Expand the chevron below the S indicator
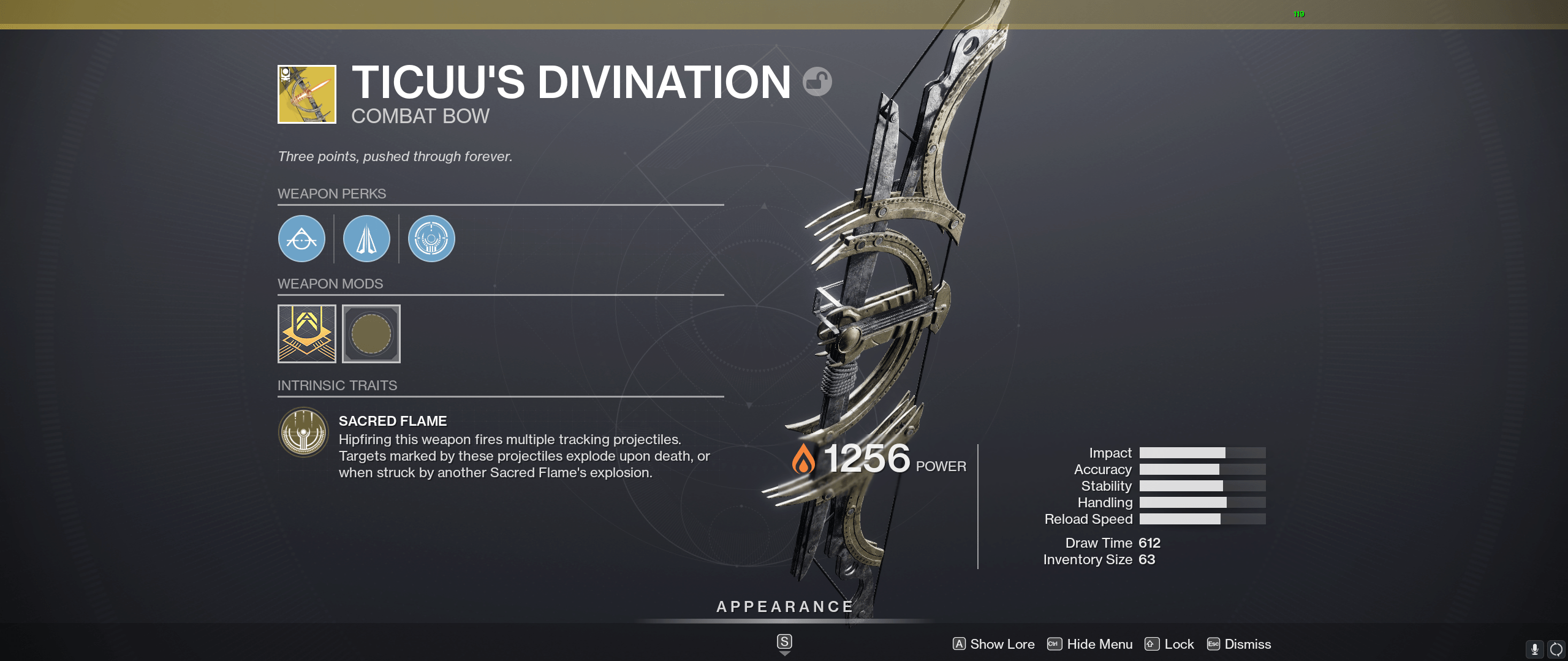This screenshot has height=661, width=1568. click(x=784, y=653)
